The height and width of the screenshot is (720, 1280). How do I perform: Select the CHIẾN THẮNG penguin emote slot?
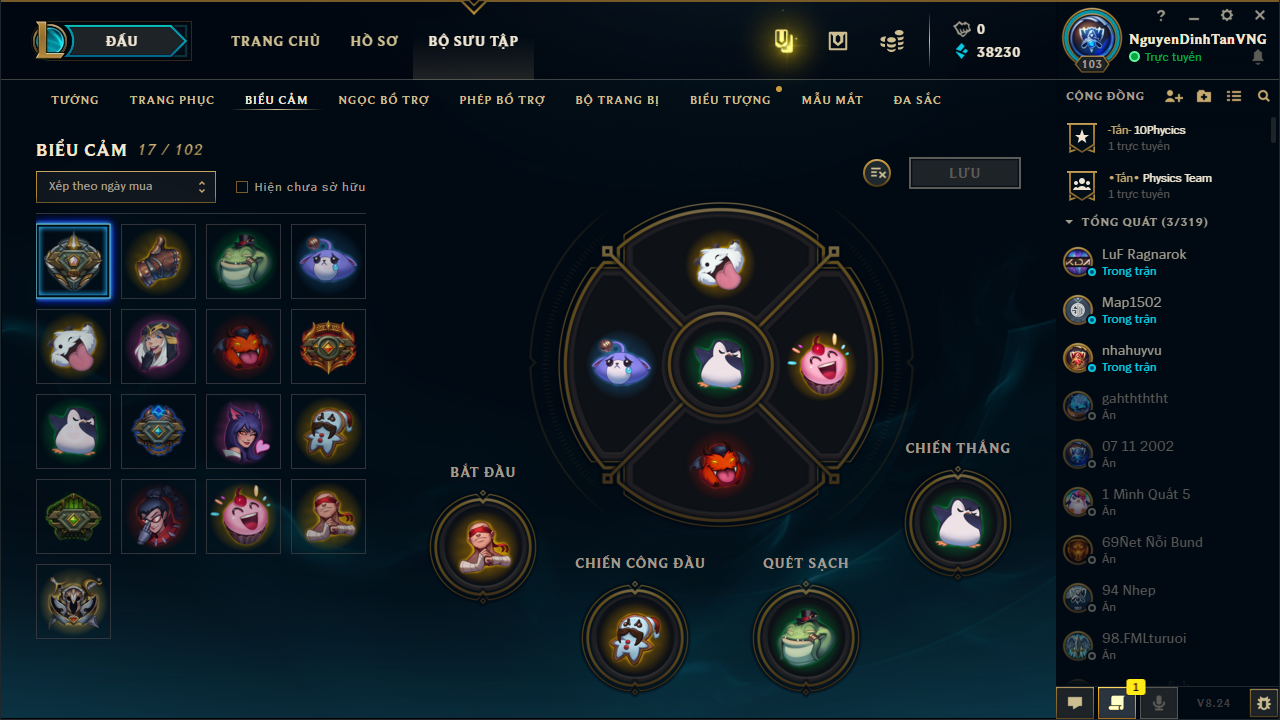click(x=957, y=521)
